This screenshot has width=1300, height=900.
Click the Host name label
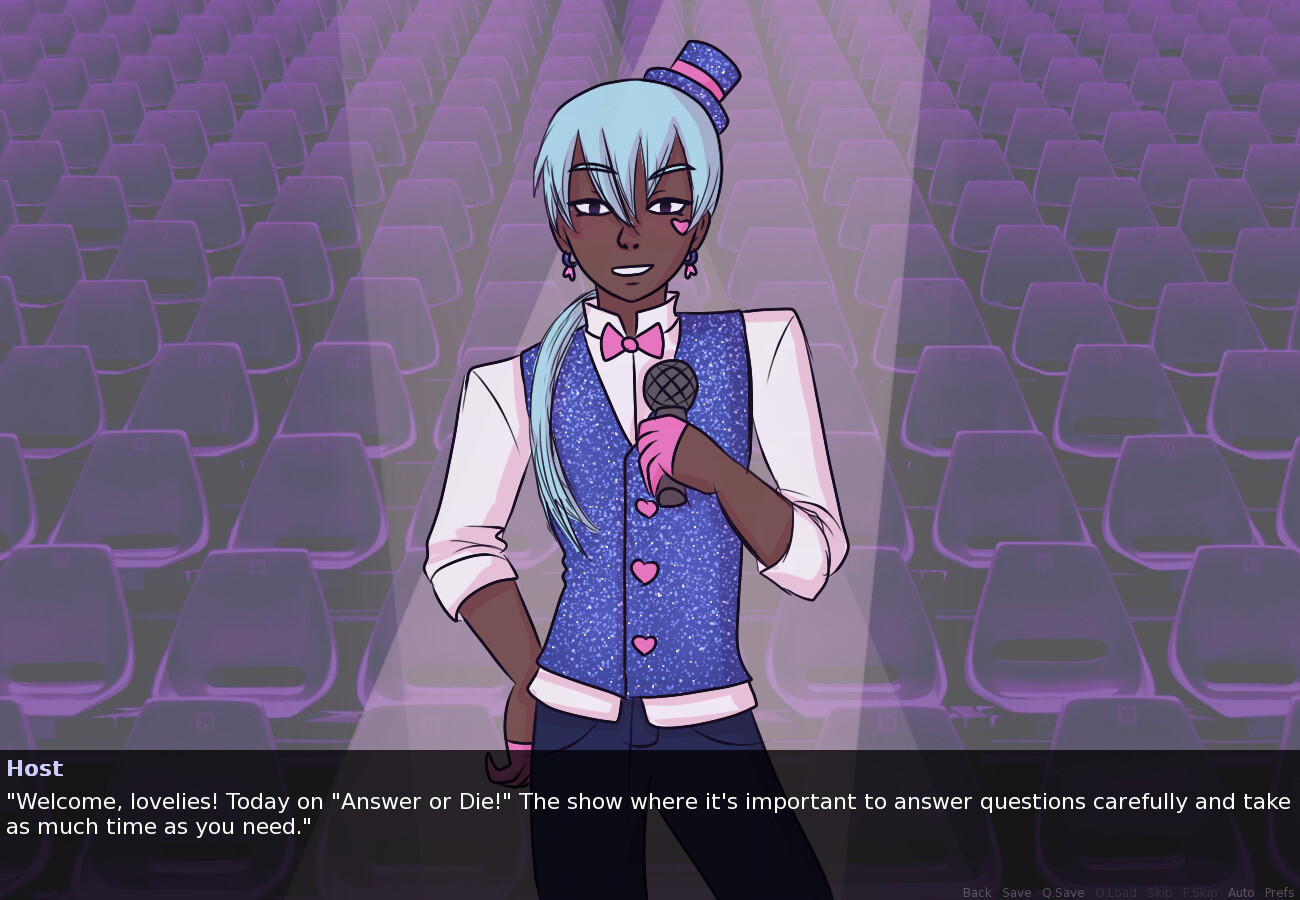[35, 768]
